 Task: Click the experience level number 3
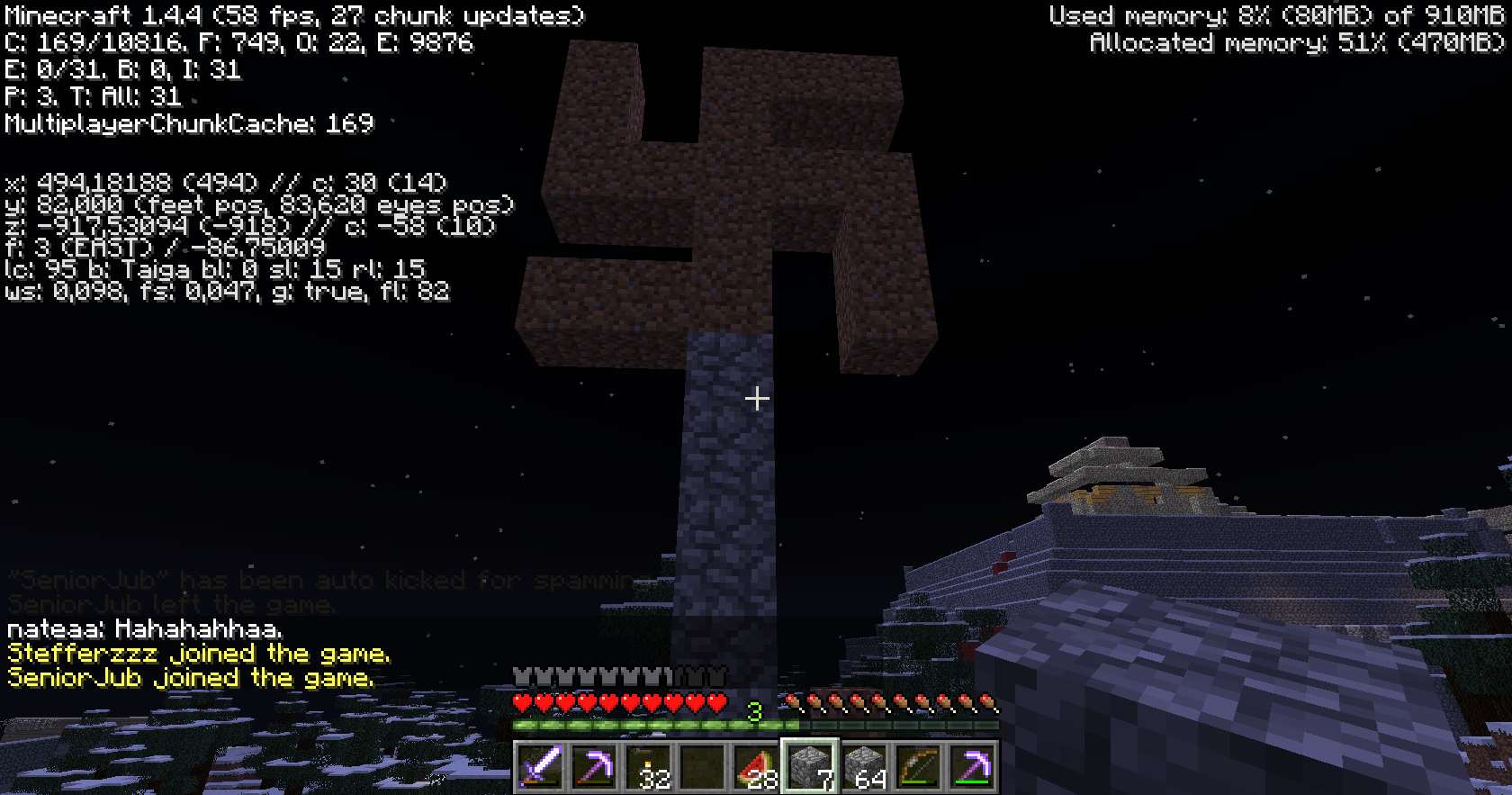coord(754,709)
